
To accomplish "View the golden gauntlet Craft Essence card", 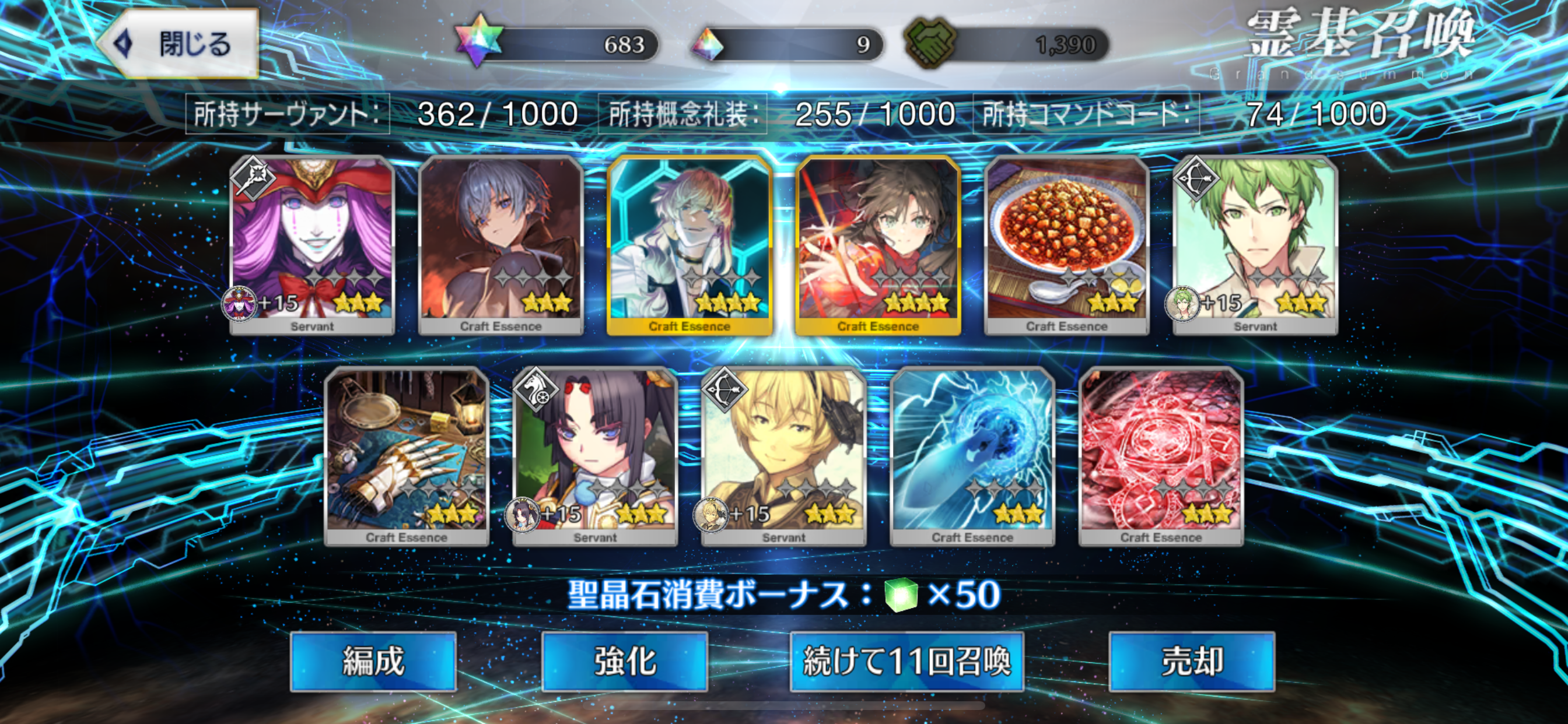I will pos(407,456).
